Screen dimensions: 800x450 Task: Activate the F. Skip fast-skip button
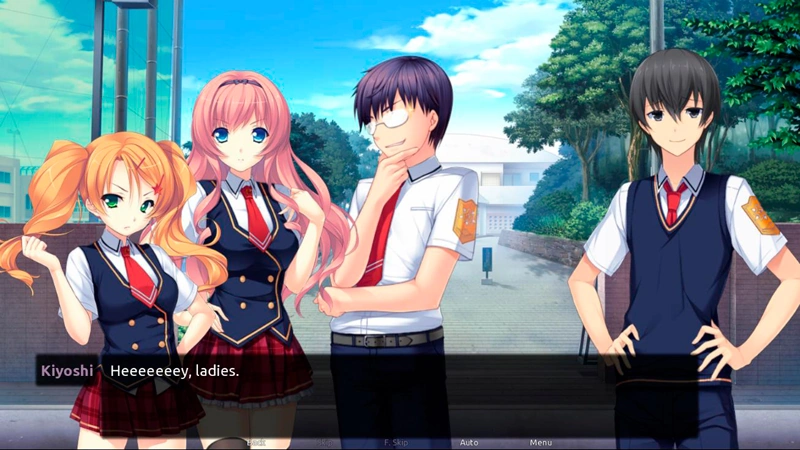[x=396, y=442]
